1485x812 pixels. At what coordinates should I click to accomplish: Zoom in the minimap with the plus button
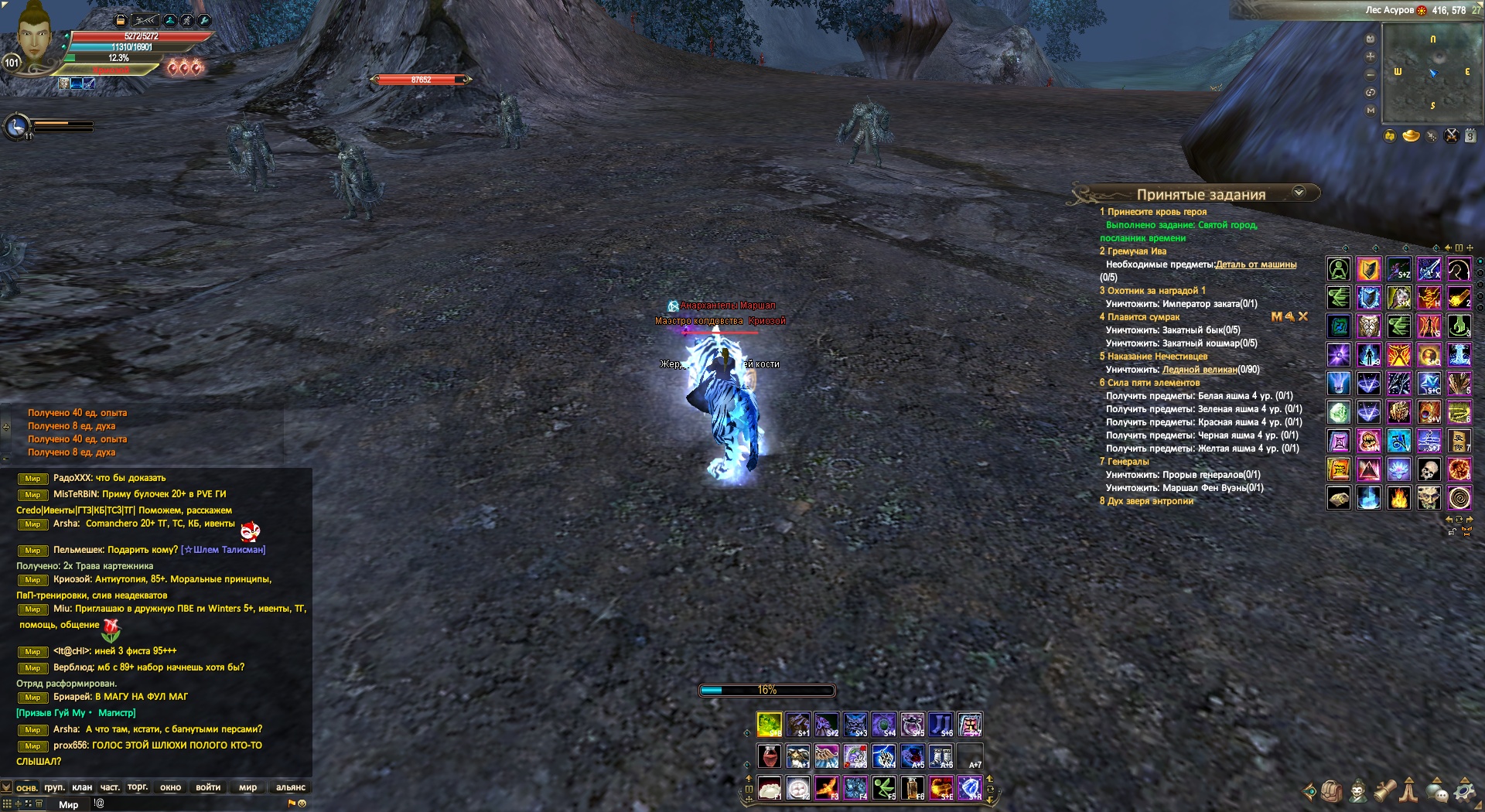point(1371,56)
